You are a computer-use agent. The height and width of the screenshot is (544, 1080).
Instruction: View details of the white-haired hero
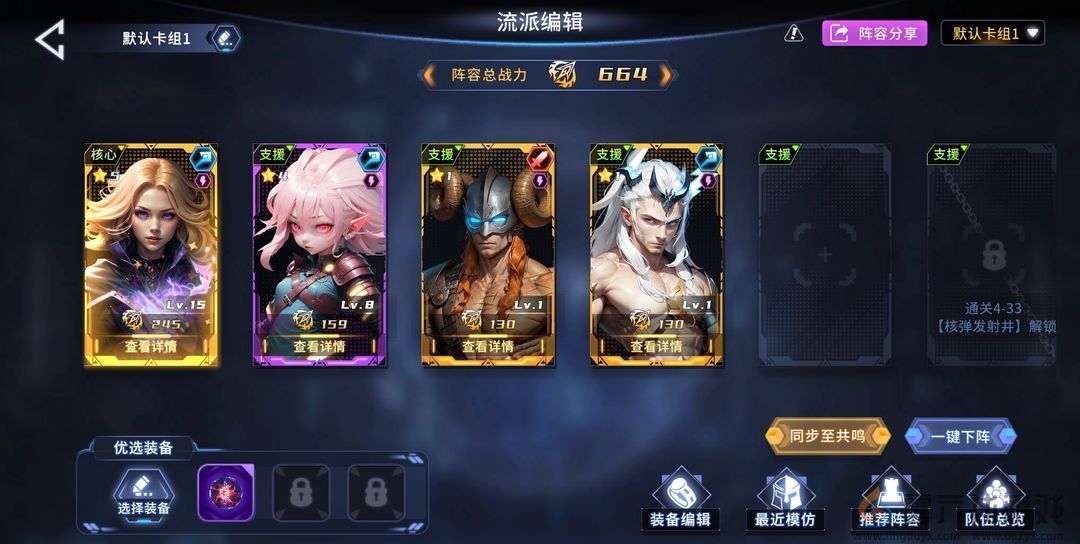coord(655,346)
